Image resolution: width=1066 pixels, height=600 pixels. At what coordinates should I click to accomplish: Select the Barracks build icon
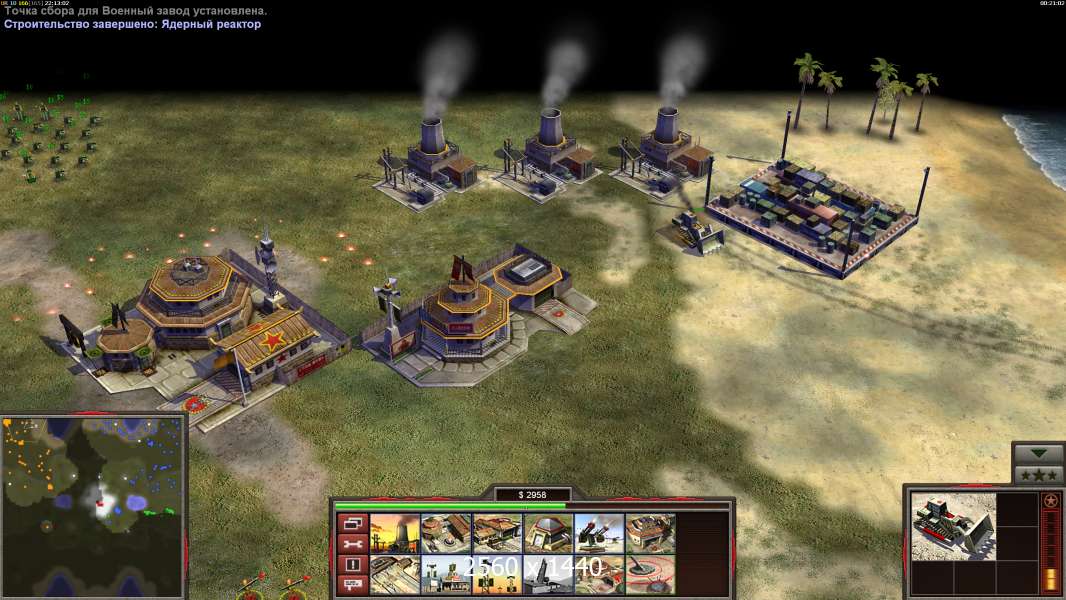(446, 534)
